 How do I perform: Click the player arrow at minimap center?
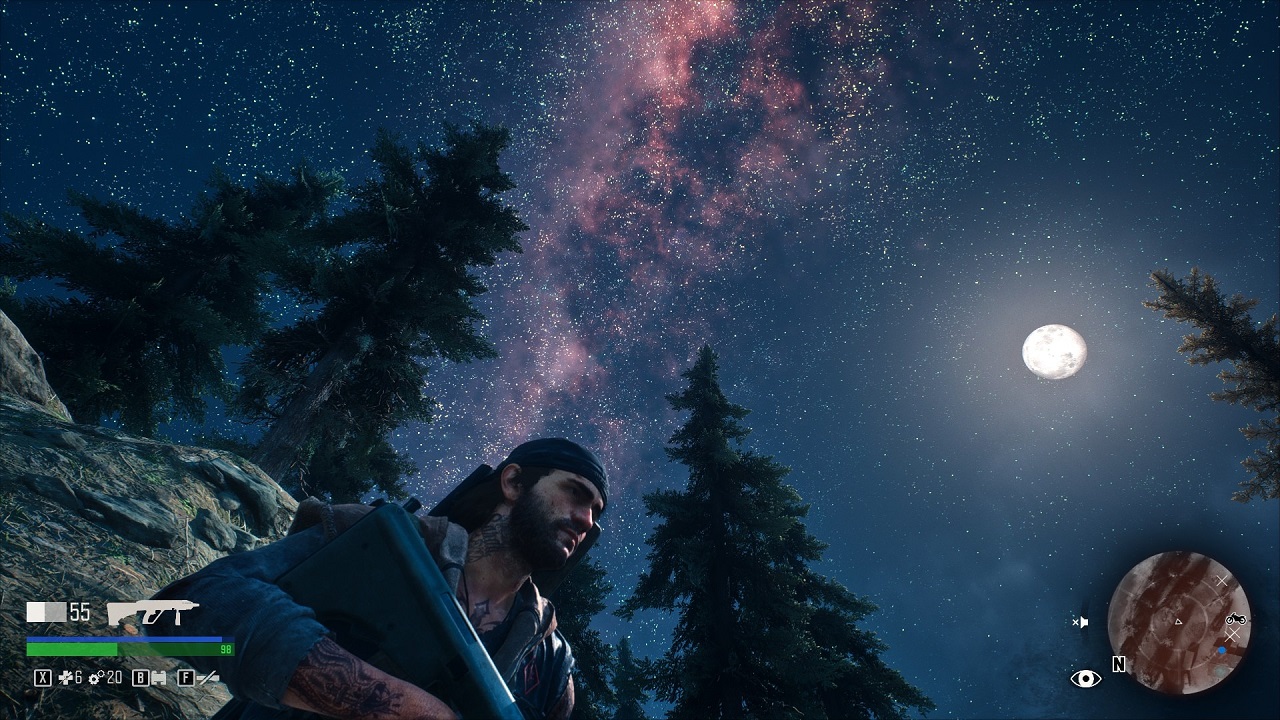[x=1178, y=621]
